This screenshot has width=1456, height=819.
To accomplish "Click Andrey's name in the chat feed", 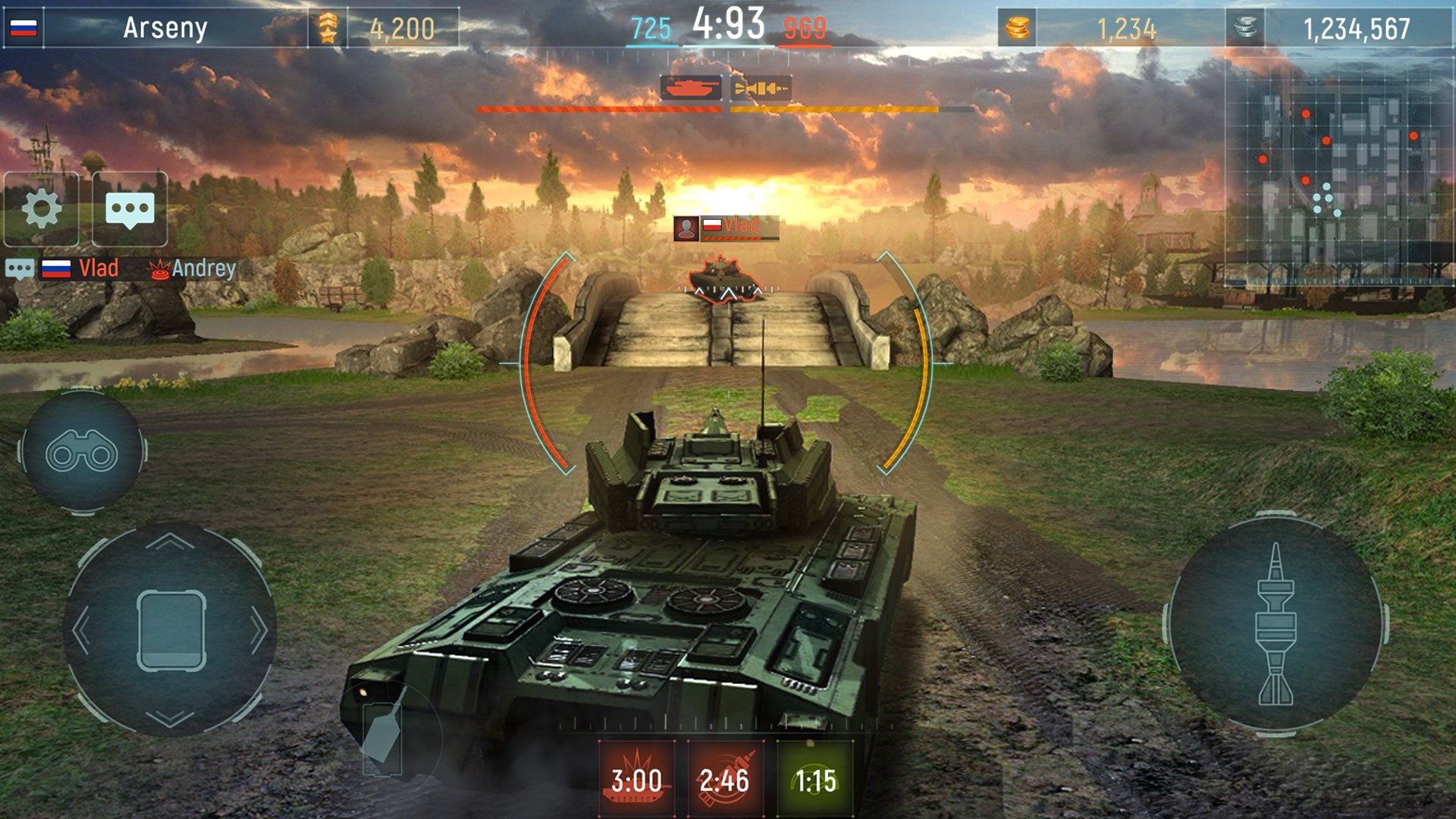I will [x=203, y=267].
